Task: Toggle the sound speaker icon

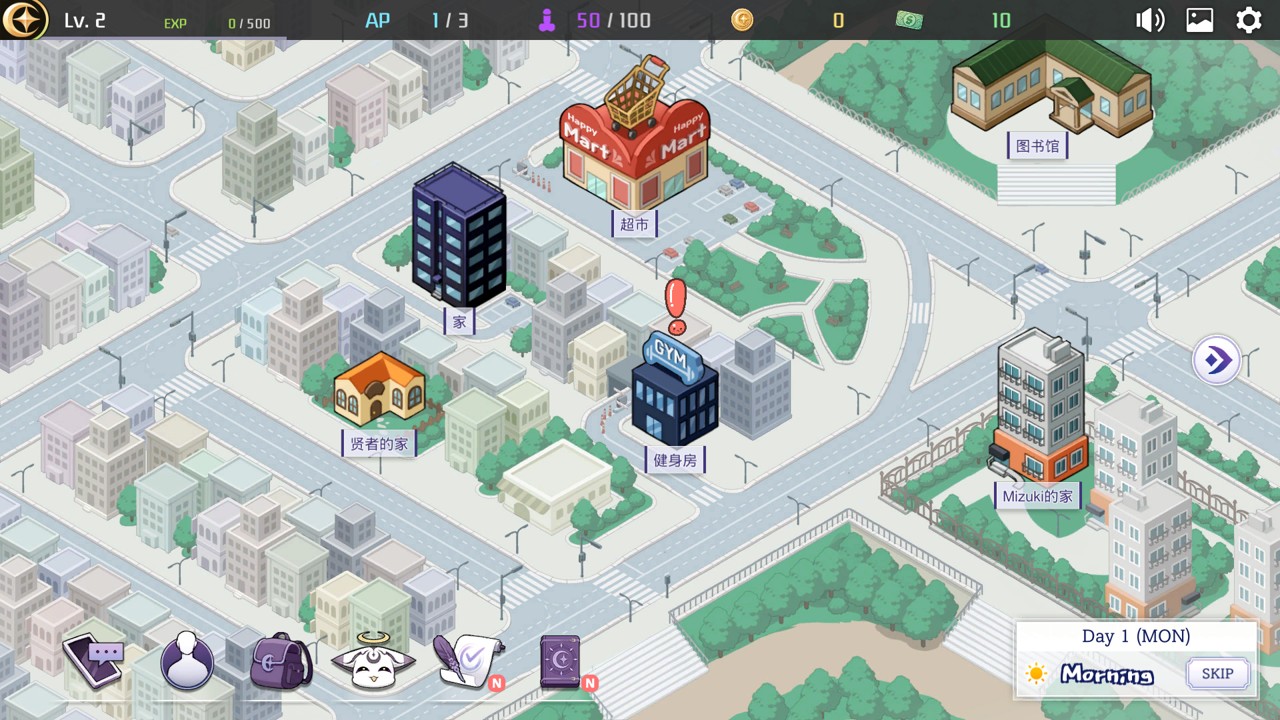Action: (1149, 20)
